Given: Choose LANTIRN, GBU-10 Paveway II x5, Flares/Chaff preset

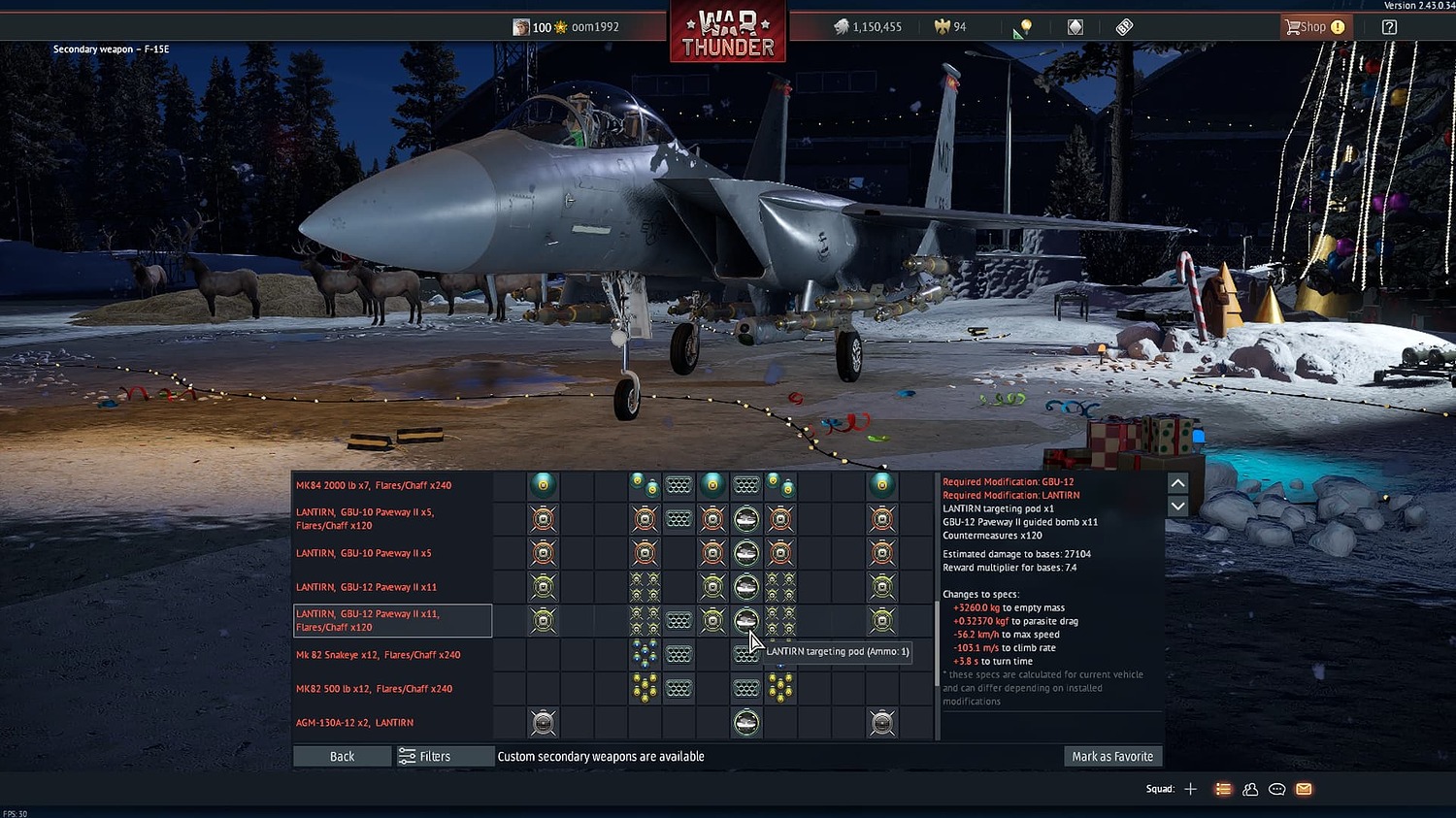Looking at the screenshot, I should click(x=365, y=519).
